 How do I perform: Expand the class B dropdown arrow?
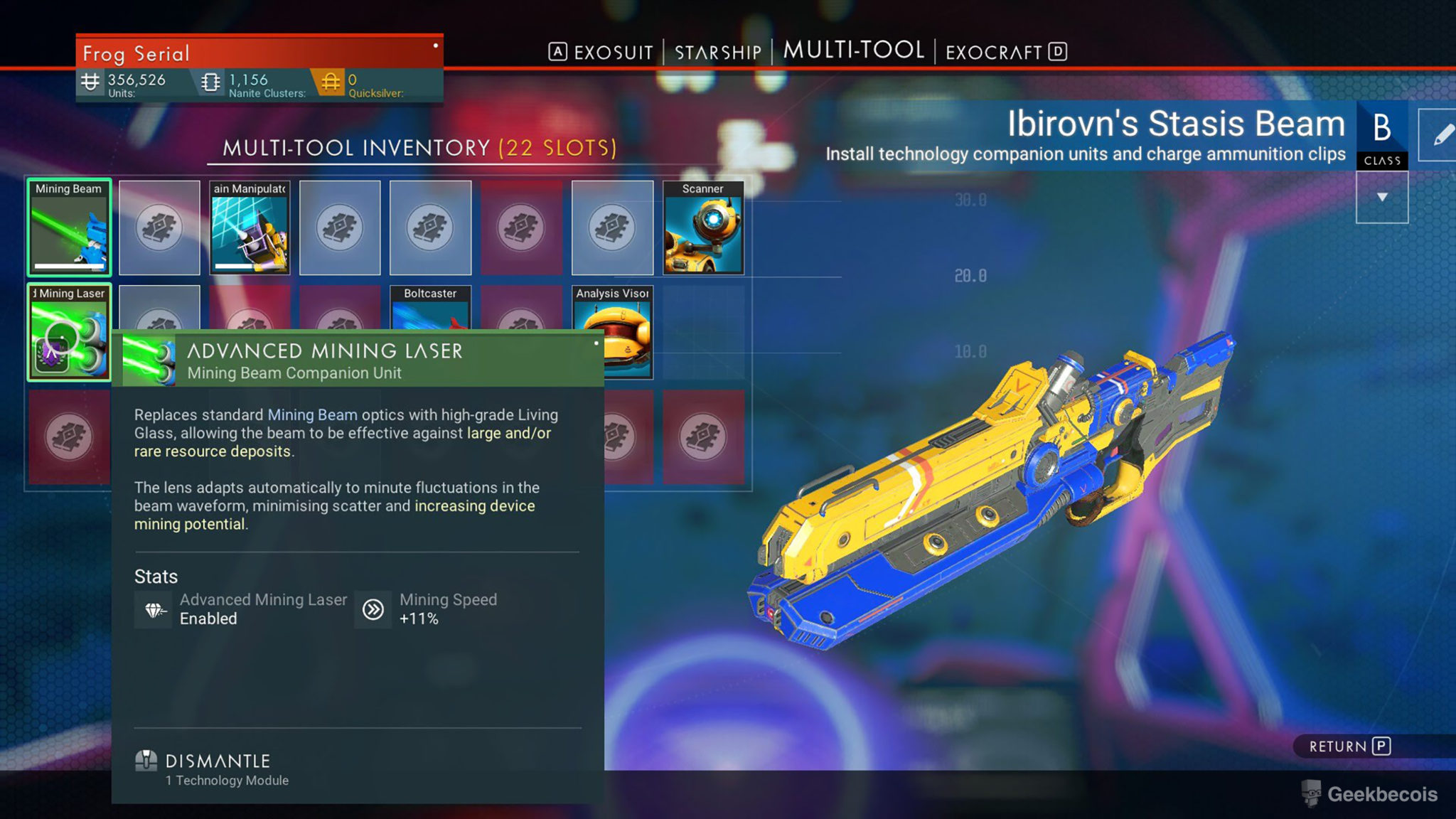coord(1381,197)
